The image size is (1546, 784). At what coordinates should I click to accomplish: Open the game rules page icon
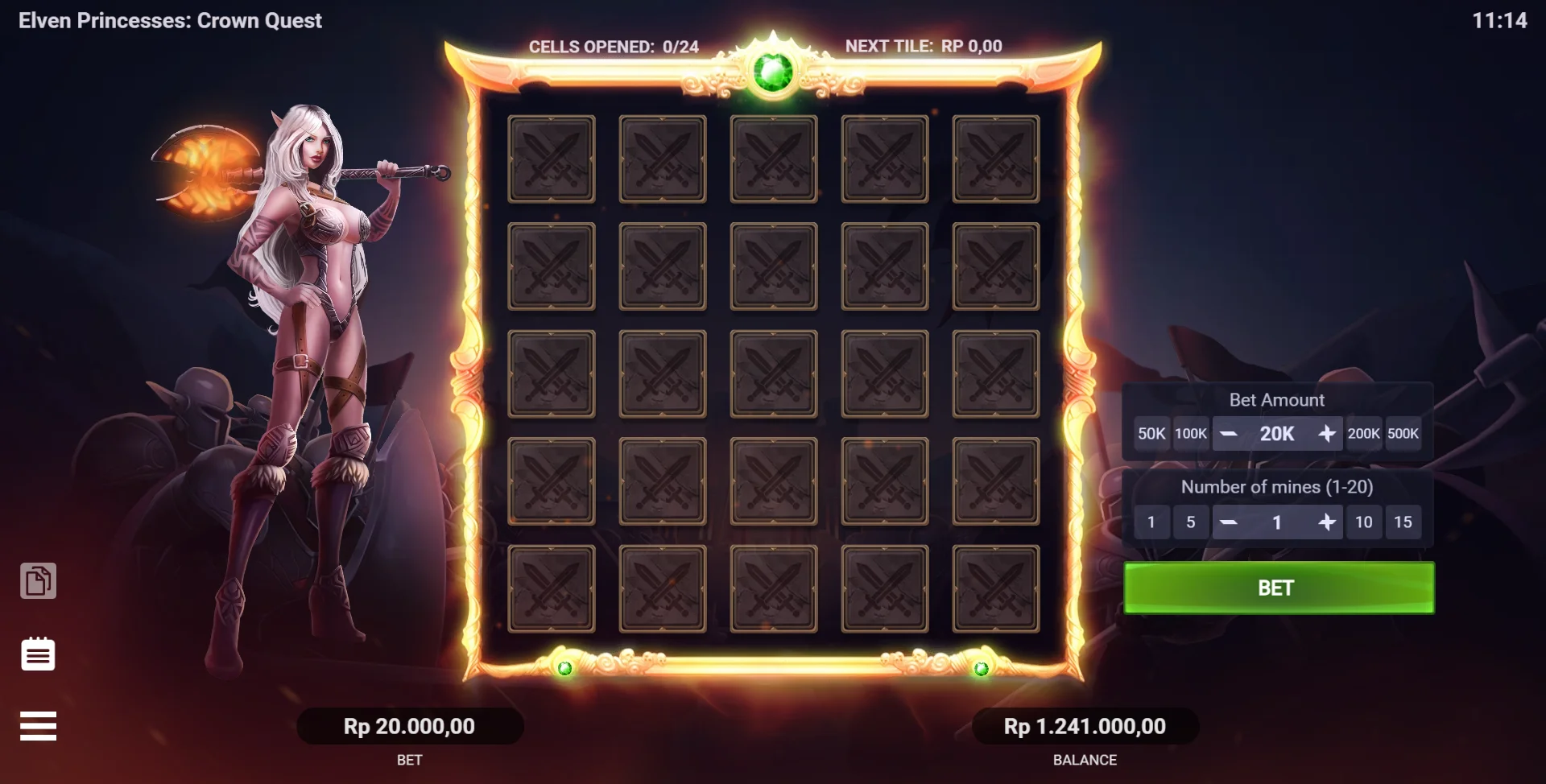tap(39, 582)
